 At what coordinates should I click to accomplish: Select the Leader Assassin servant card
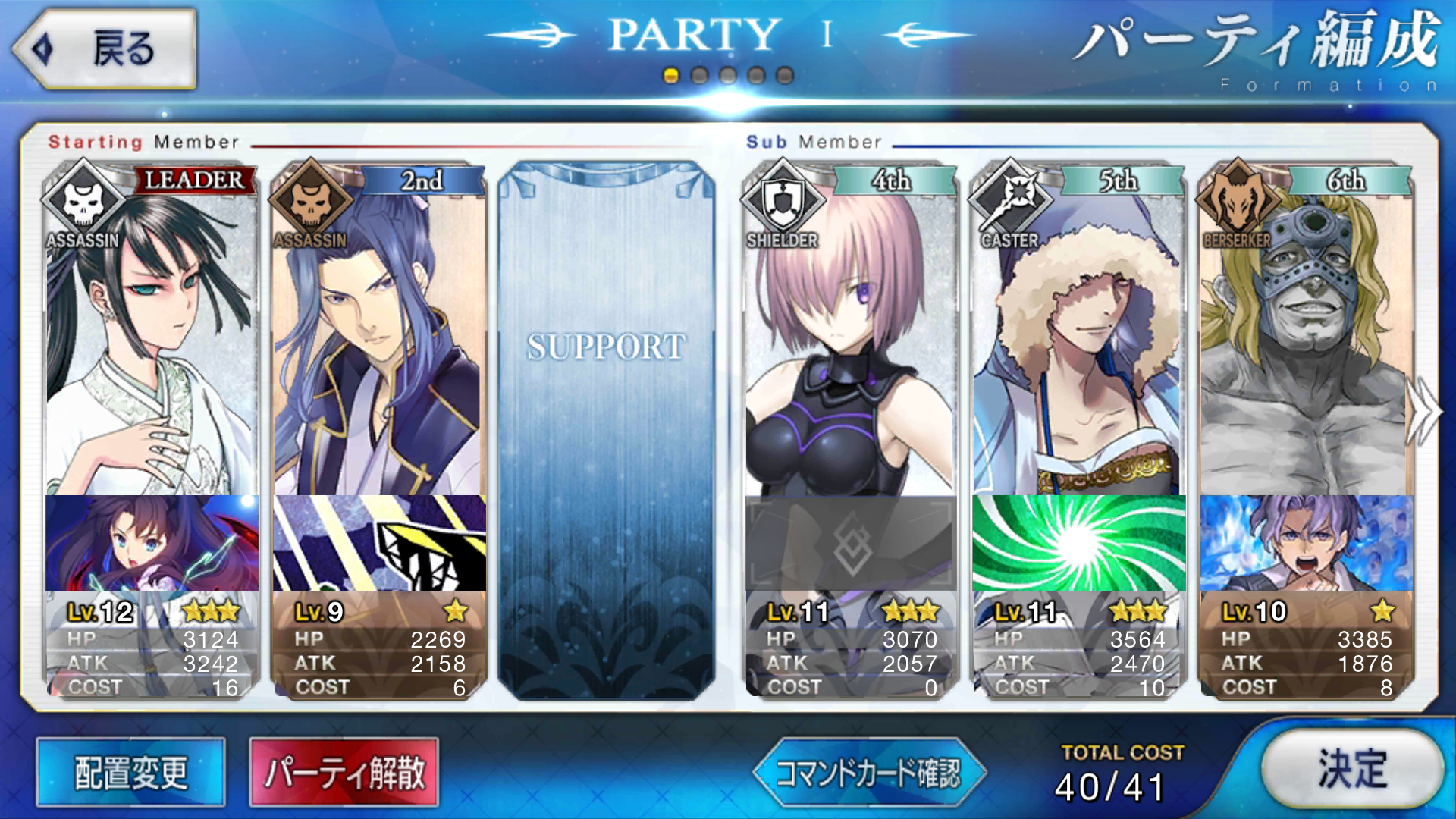pyautogui.click(x=150, y=341)
